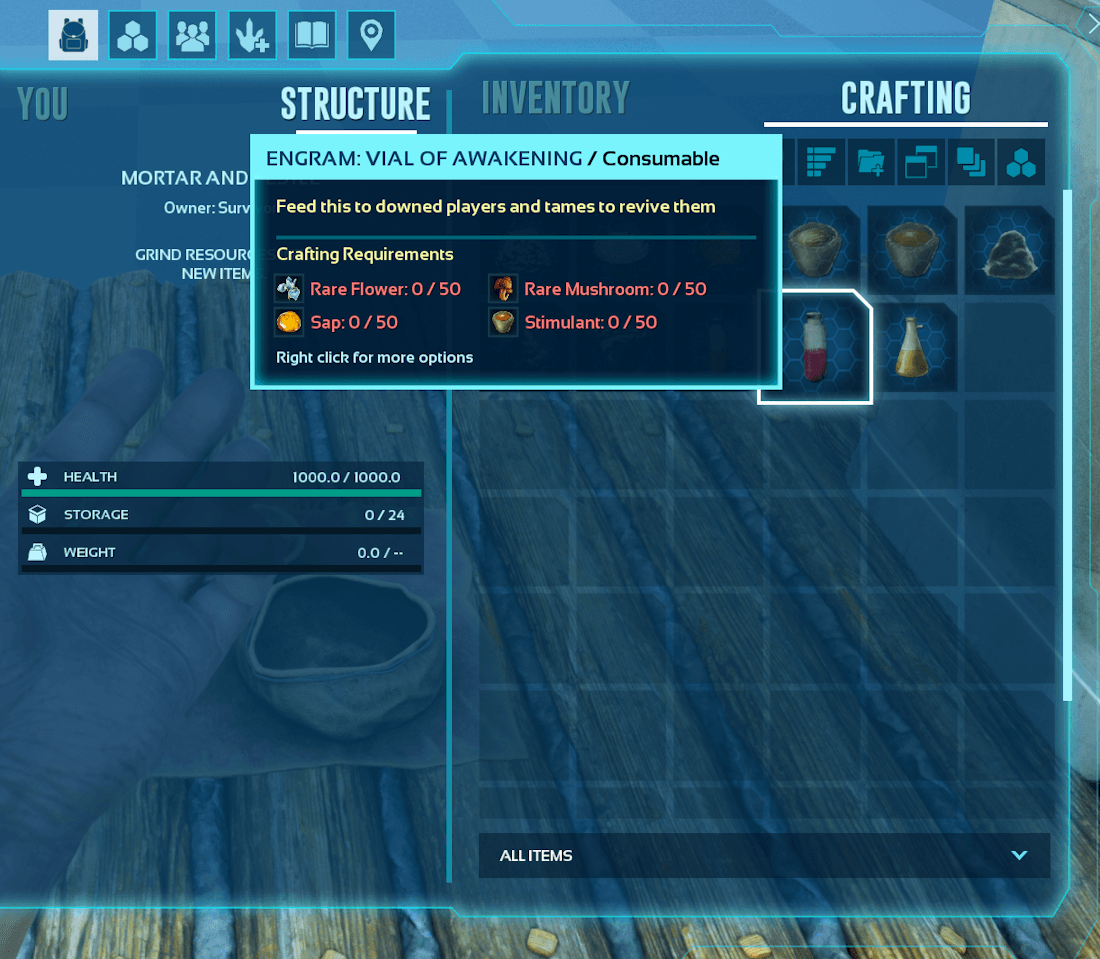
Task: Create a new folder with the folder-plus icon
Action: pyautogui.click(x=871, y=163)
